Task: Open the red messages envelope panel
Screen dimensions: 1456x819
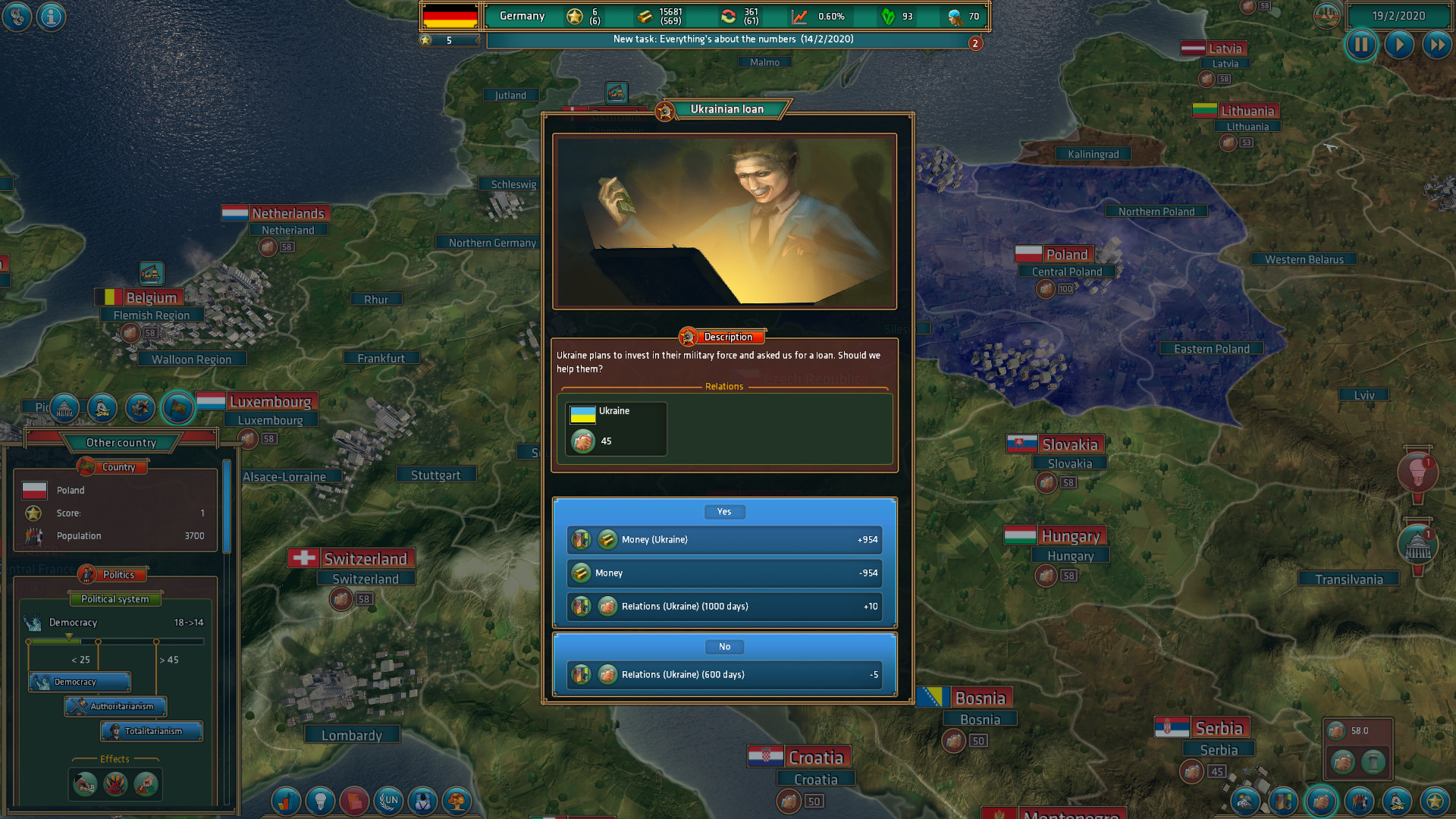Action: pos(355,800)
